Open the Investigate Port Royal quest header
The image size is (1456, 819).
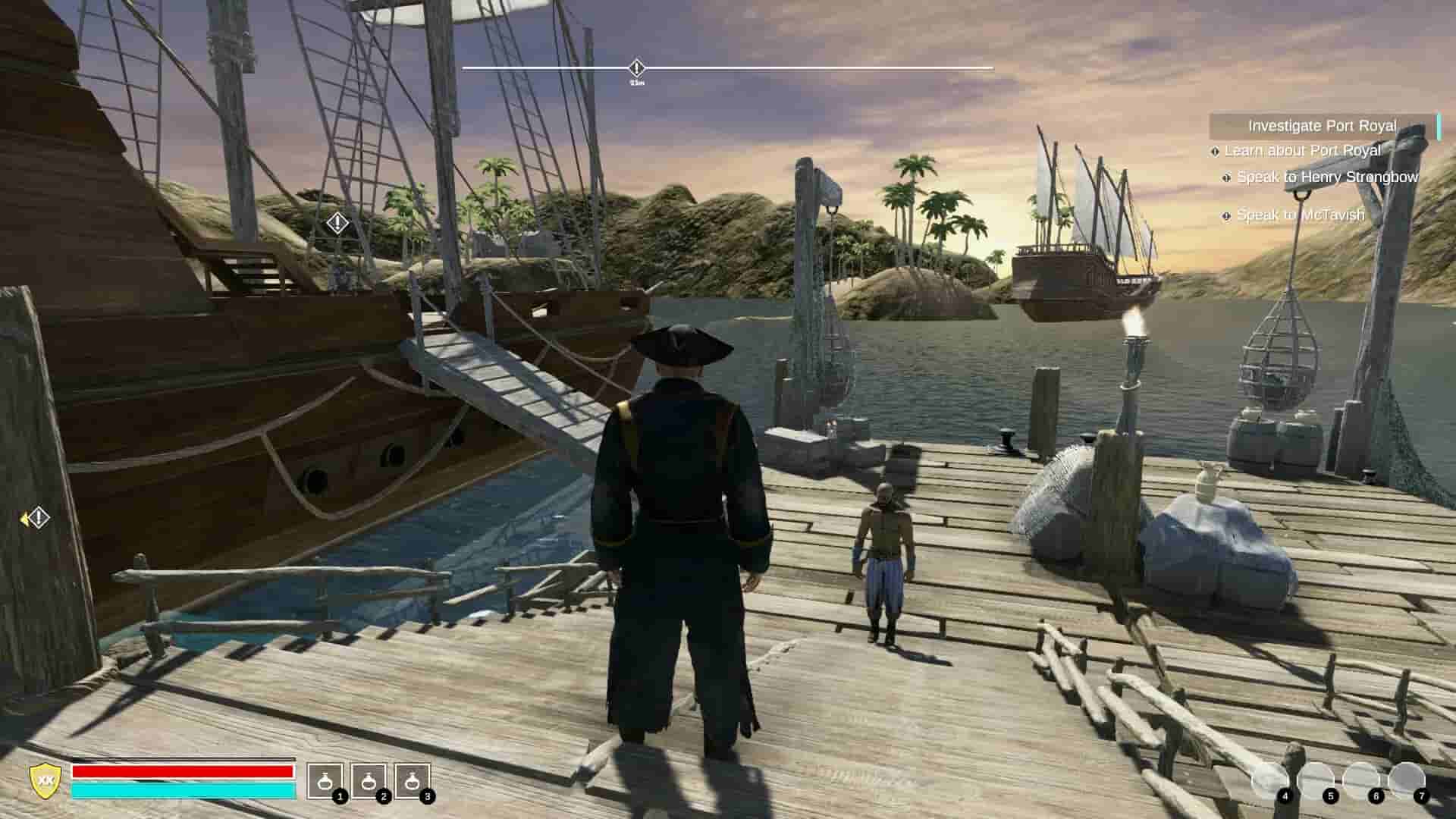pos(1323,127)
